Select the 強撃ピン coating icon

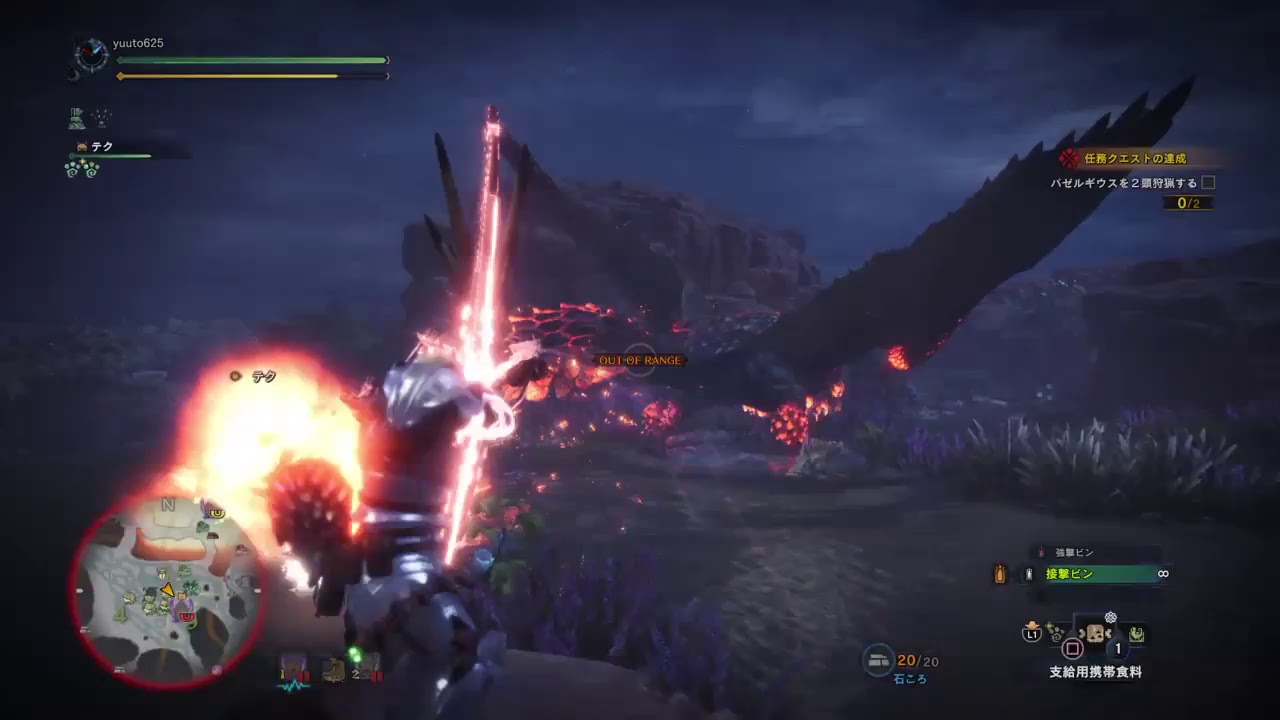[1041, 551]
